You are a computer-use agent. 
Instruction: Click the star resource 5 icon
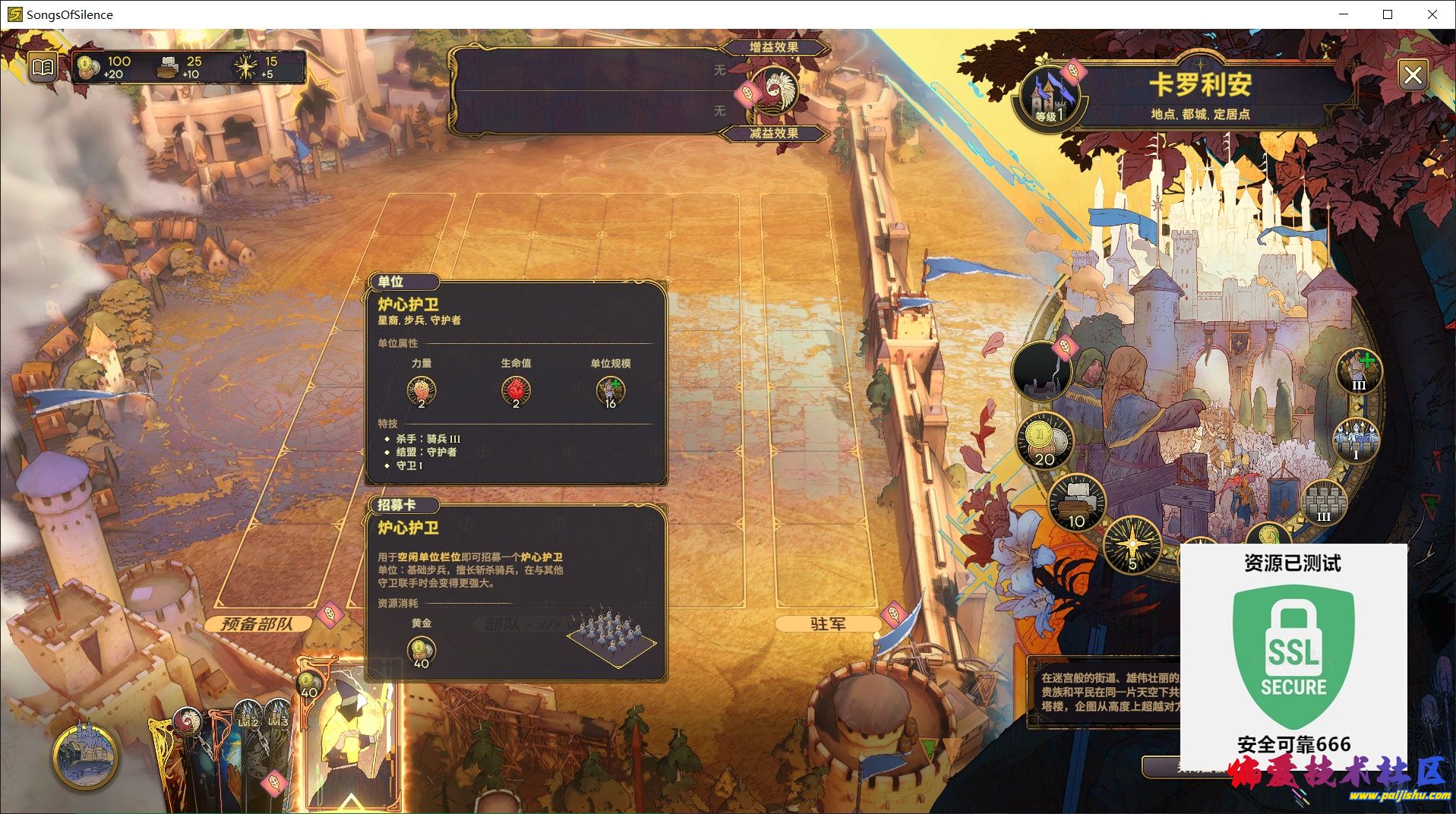coord(1132,545)
